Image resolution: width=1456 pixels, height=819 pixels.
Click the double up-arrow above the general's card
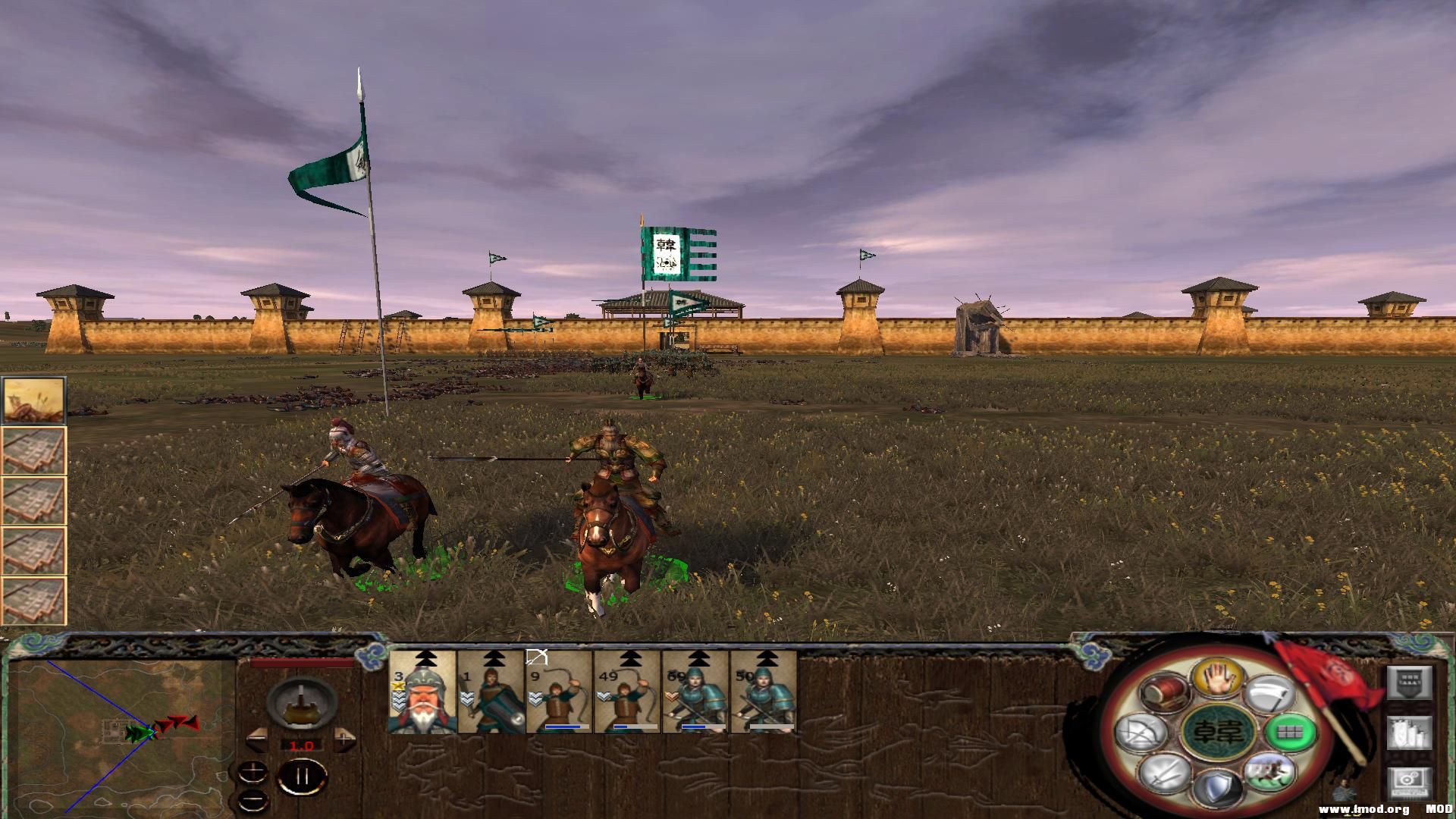425,657
